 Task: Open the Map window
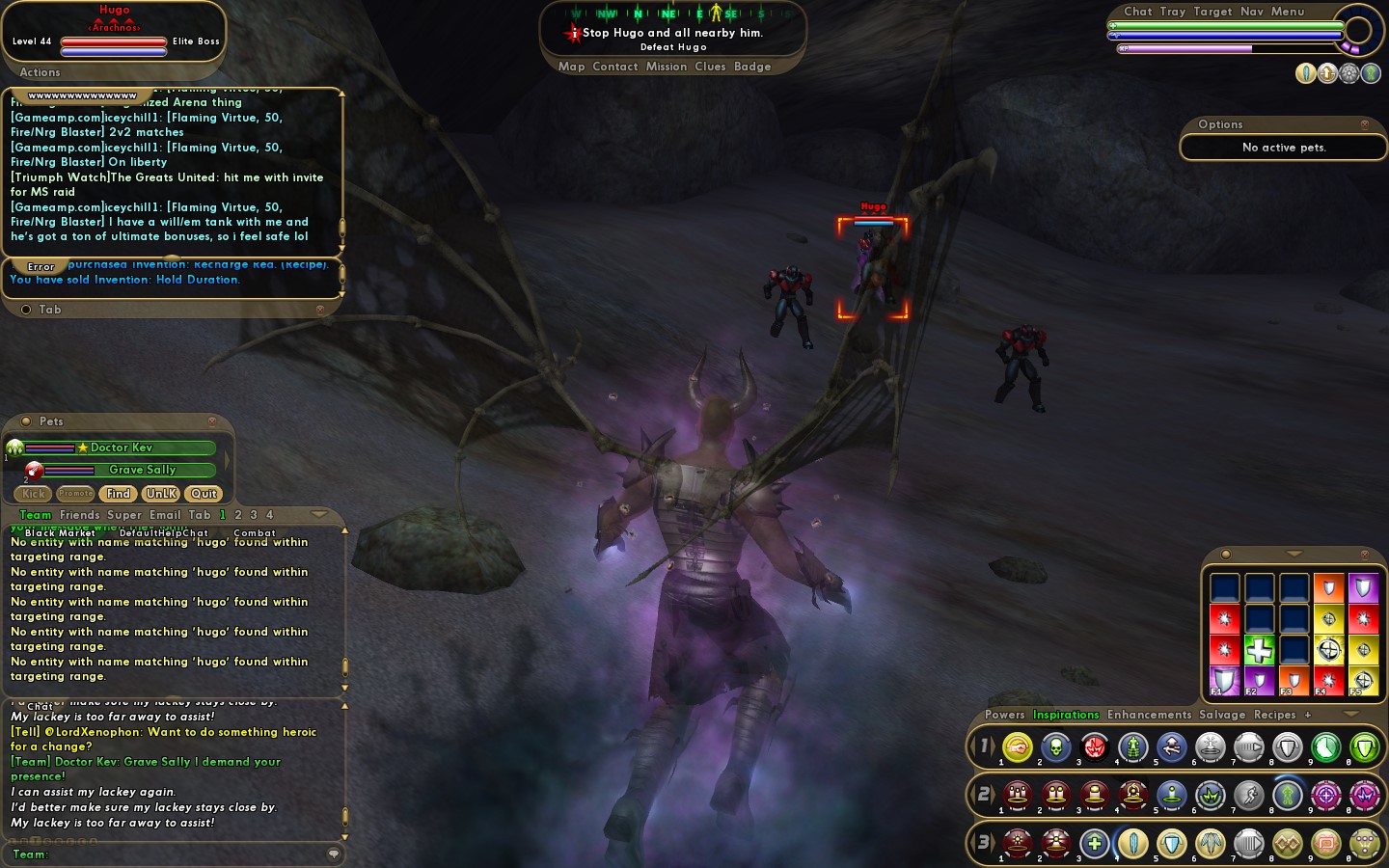571,67
